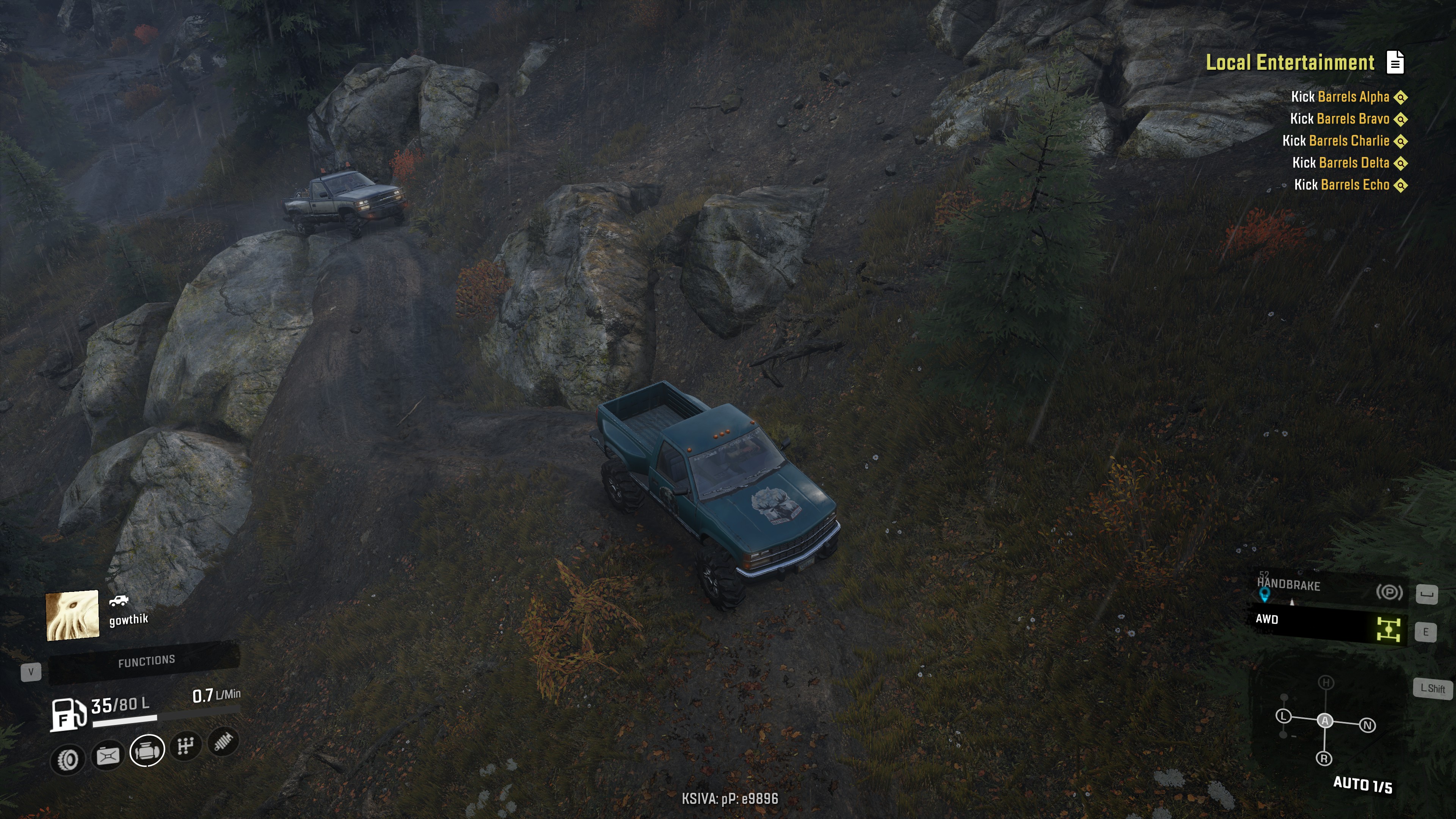Select the Kick Barrels Bravo objective
This screenshot has width=1456, height=819.
click(1339, 119)
